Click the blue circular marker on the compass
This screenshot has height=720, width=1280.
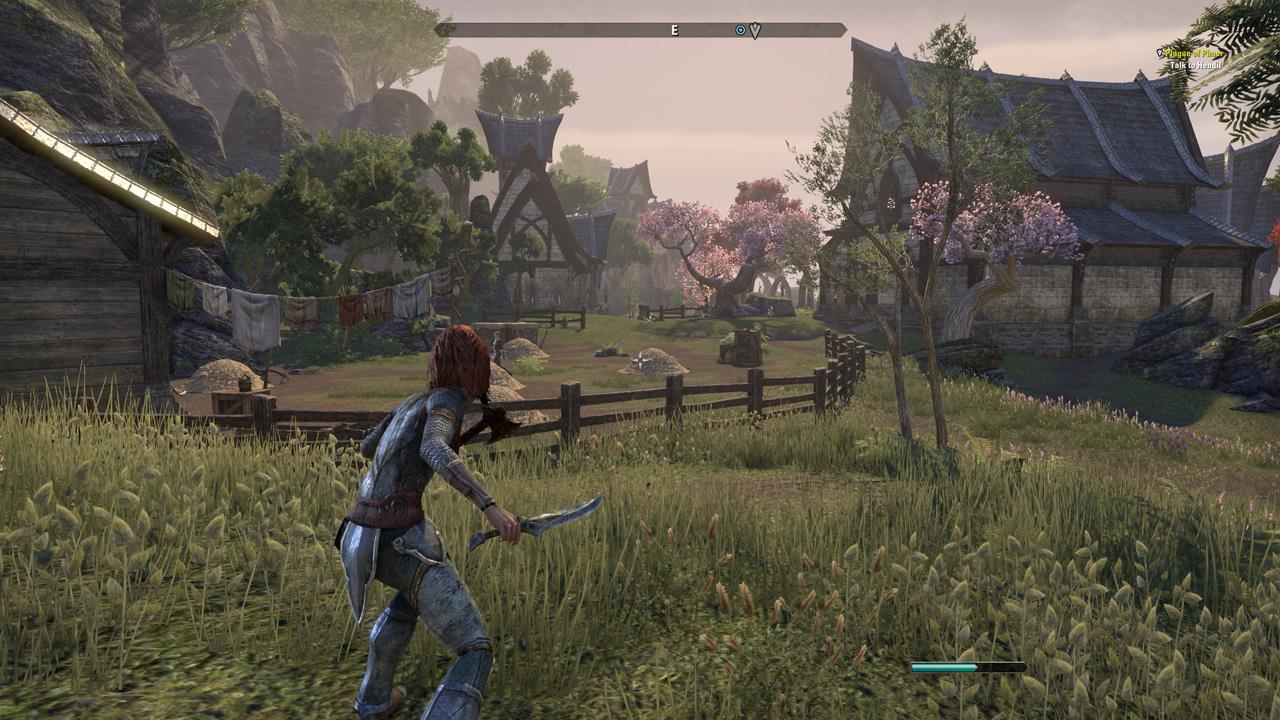(x=740, y=31)
